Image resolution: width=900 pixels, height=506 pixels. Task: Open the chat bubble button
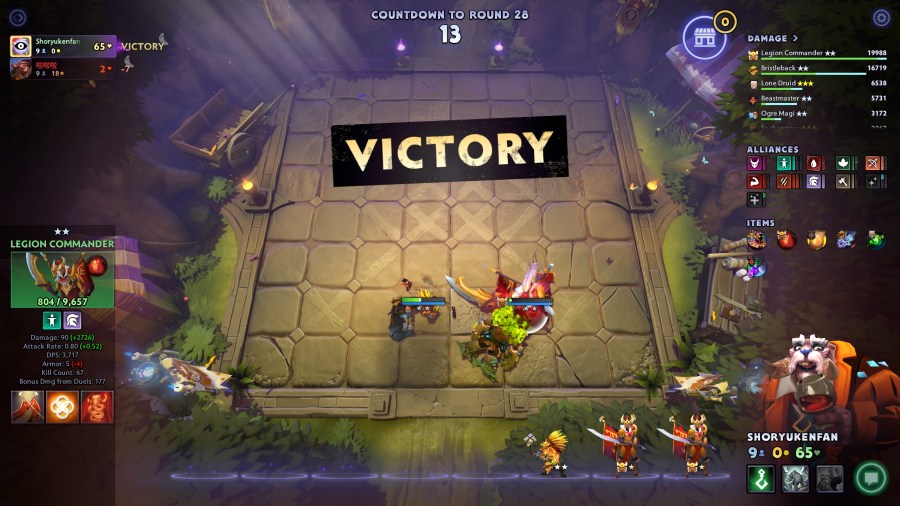click(870, 478)
